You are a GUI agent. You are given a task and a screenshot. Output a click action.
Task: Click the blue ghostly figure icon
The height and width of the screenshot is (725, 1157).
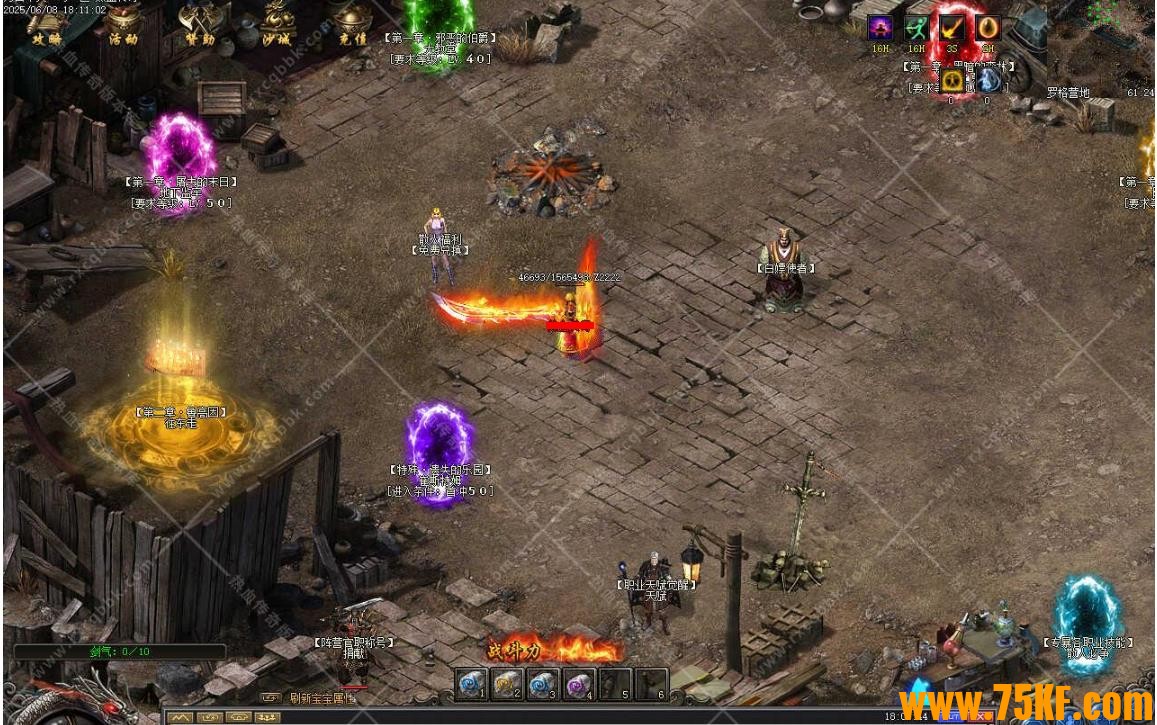coord(988,80)
